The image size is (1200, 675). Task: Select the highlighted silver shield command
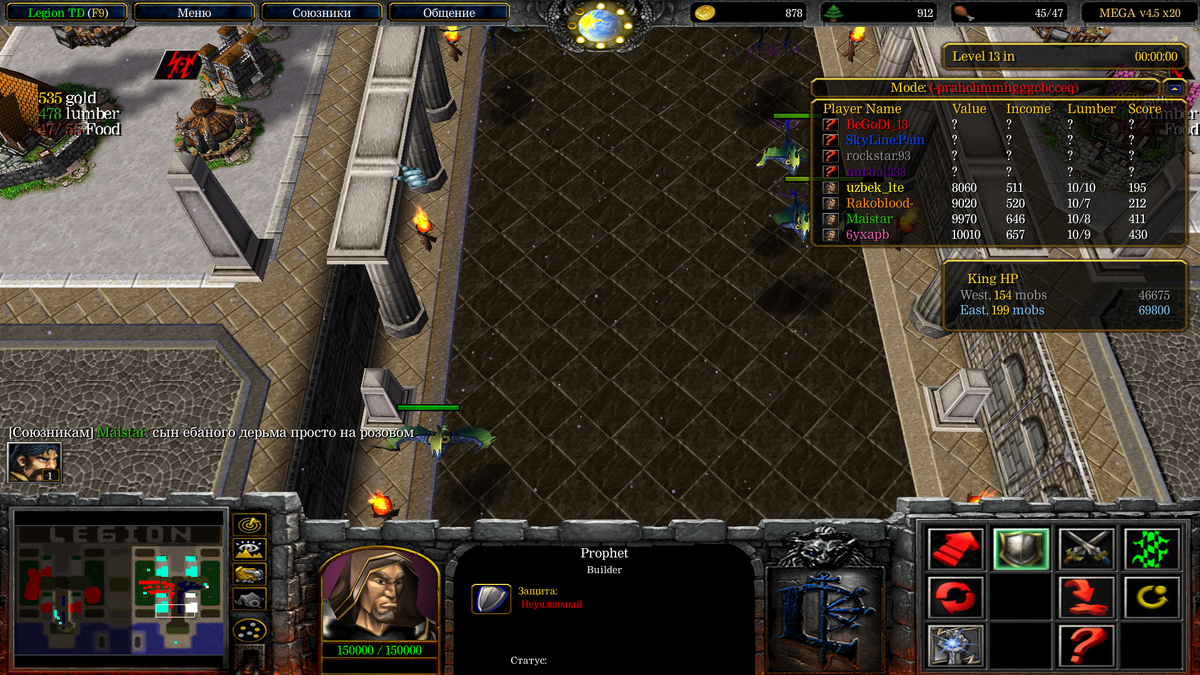click(x=1020, y=549)
